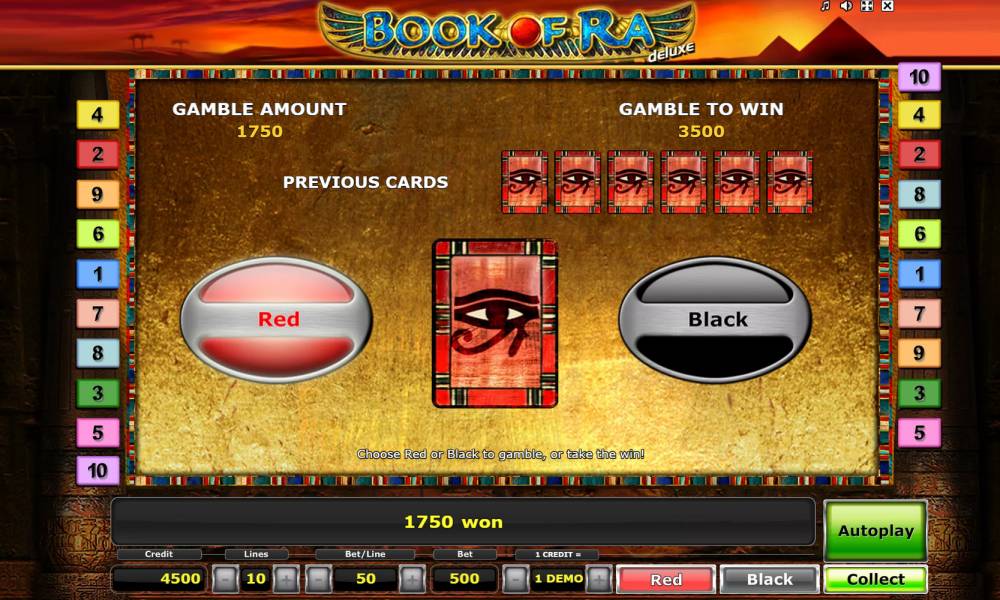Increase the credit denomination value

pyautogui.click(x=598, y=579)
